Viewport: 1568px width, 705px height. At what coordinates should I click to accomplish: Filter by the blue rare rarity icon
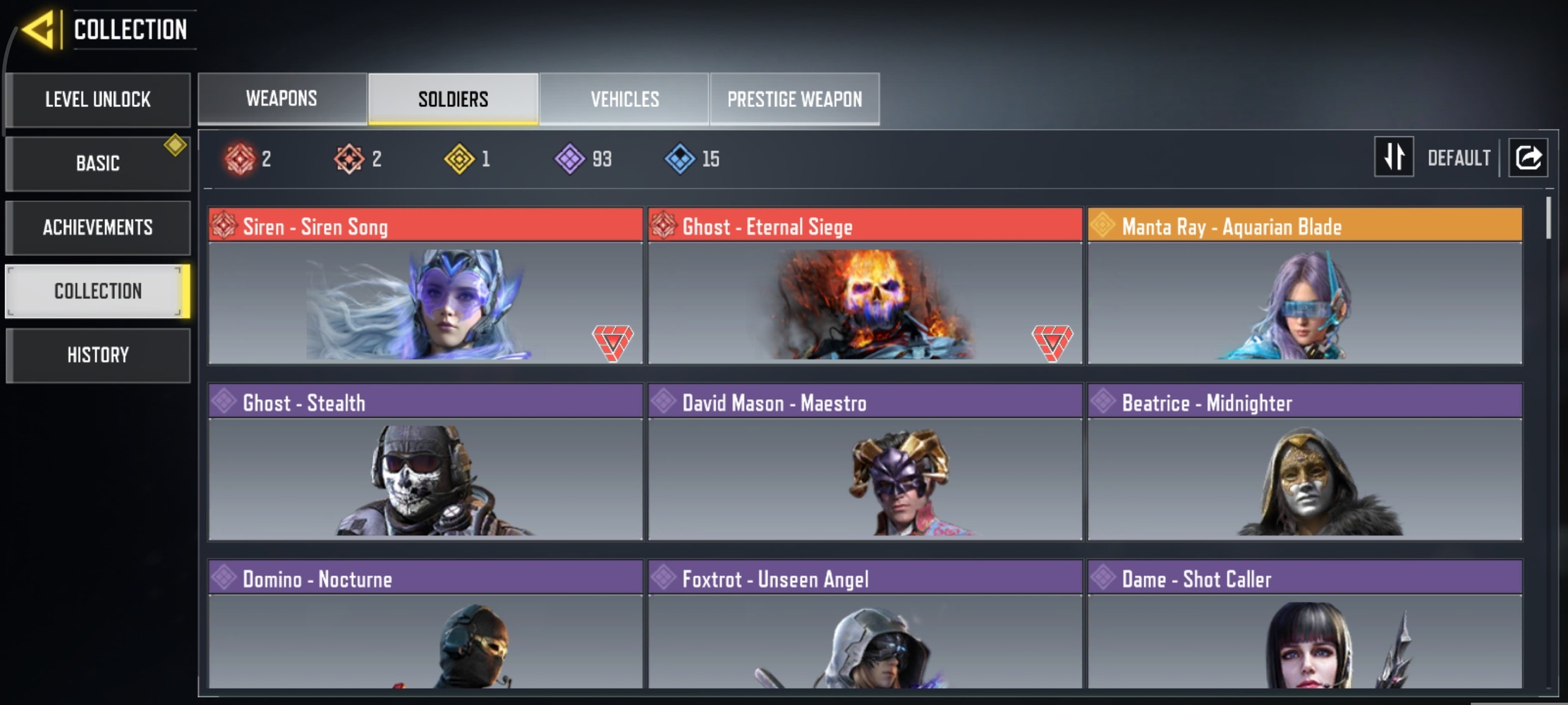680,159
